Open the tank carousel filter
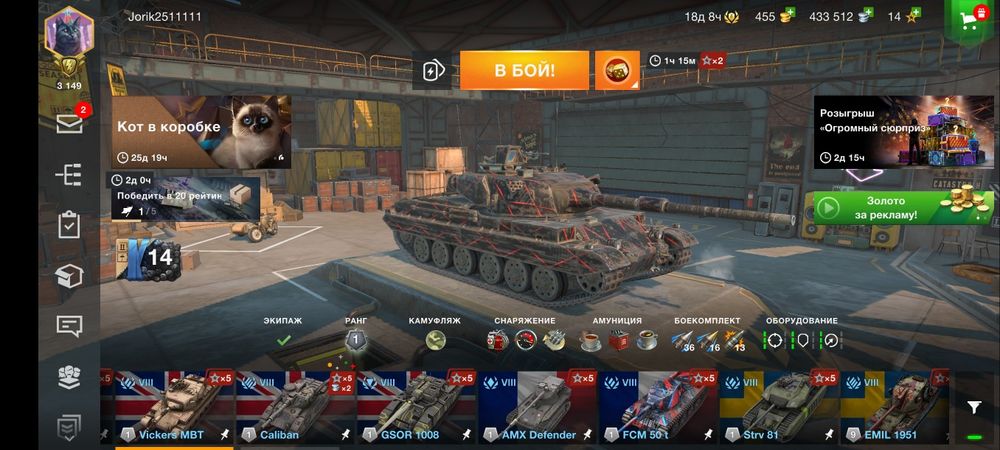The image size is (1000, 450). click(x=974, y=407)
